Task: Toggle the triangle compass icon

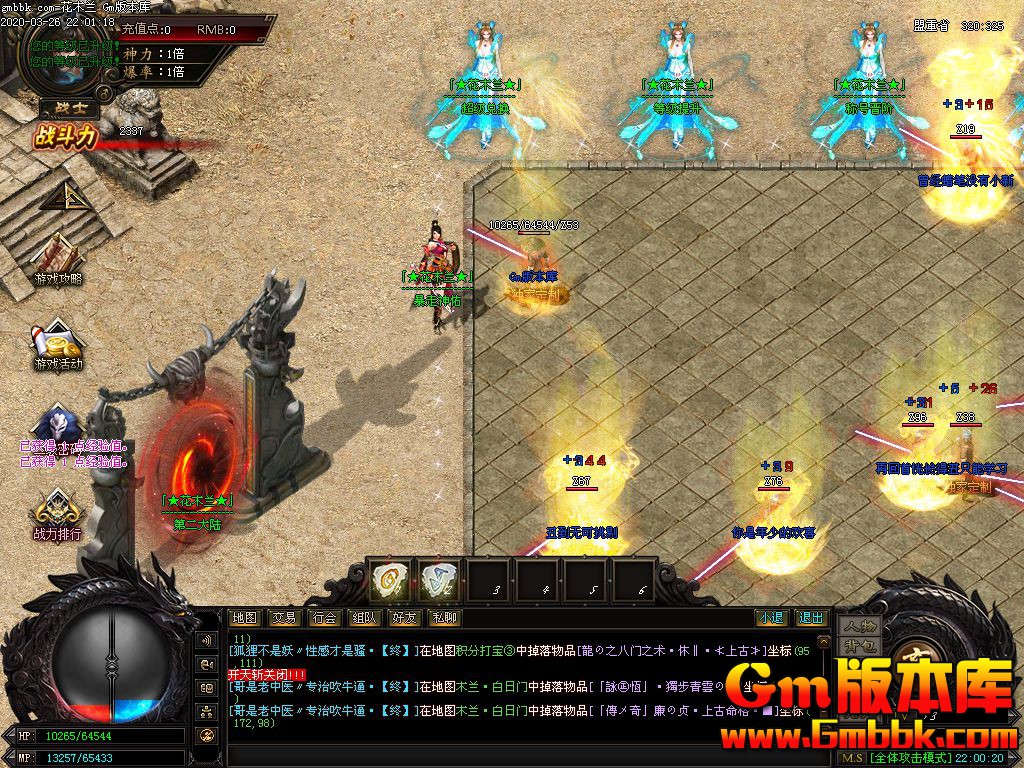Action: 66,197
